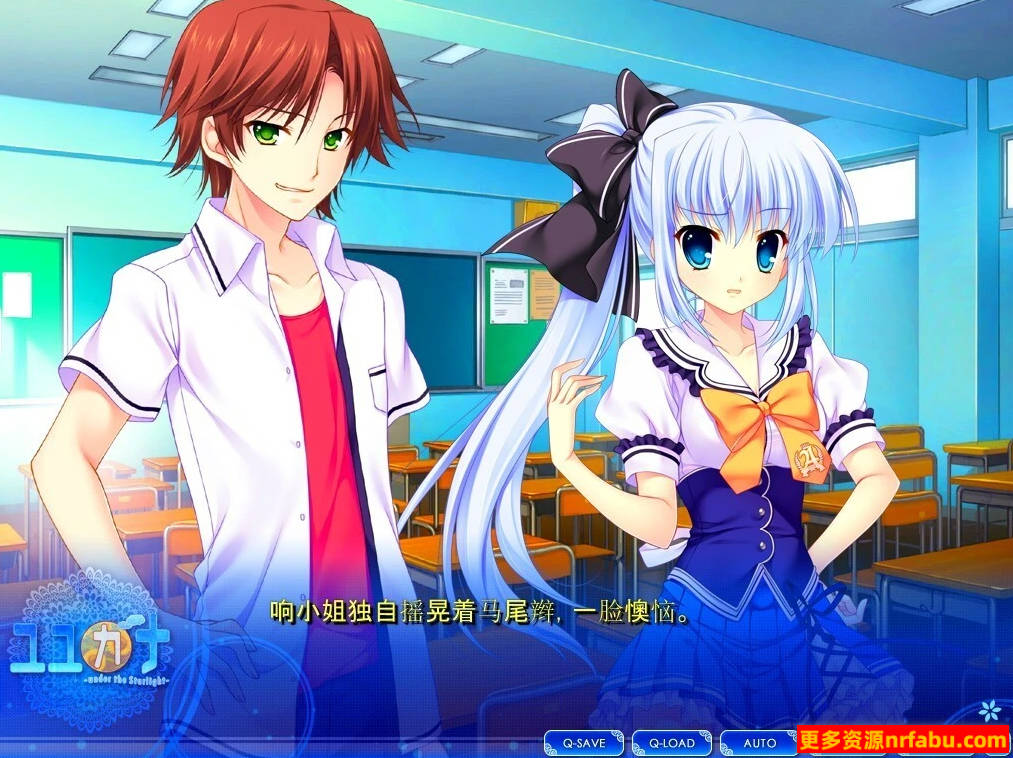
Task: Quick load with the Q-LOAD button
Action: (671, 743)
